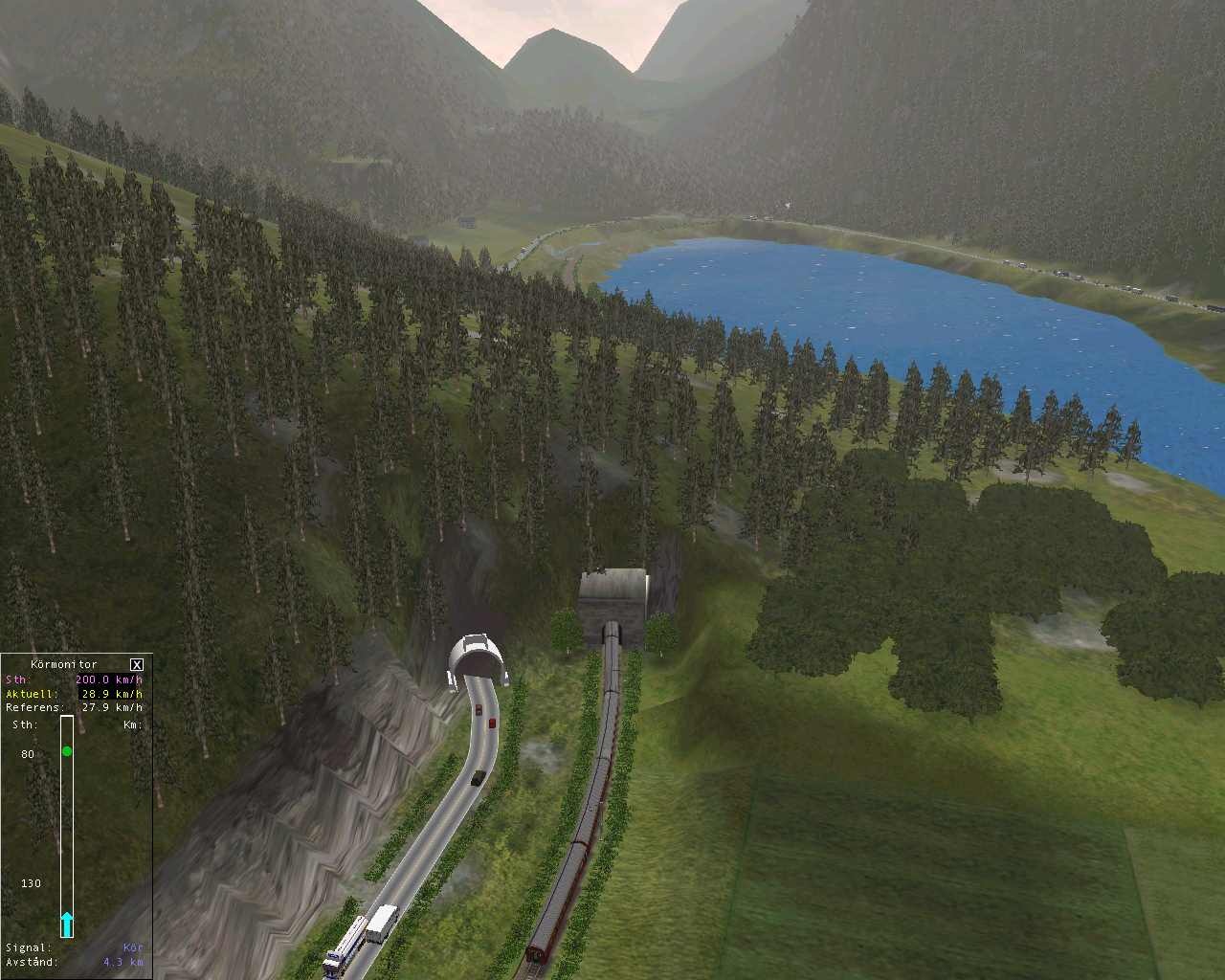This screenshot has height=980, width=1225.
Task: Close the Körmonitor panel
Action: (137, 664)
